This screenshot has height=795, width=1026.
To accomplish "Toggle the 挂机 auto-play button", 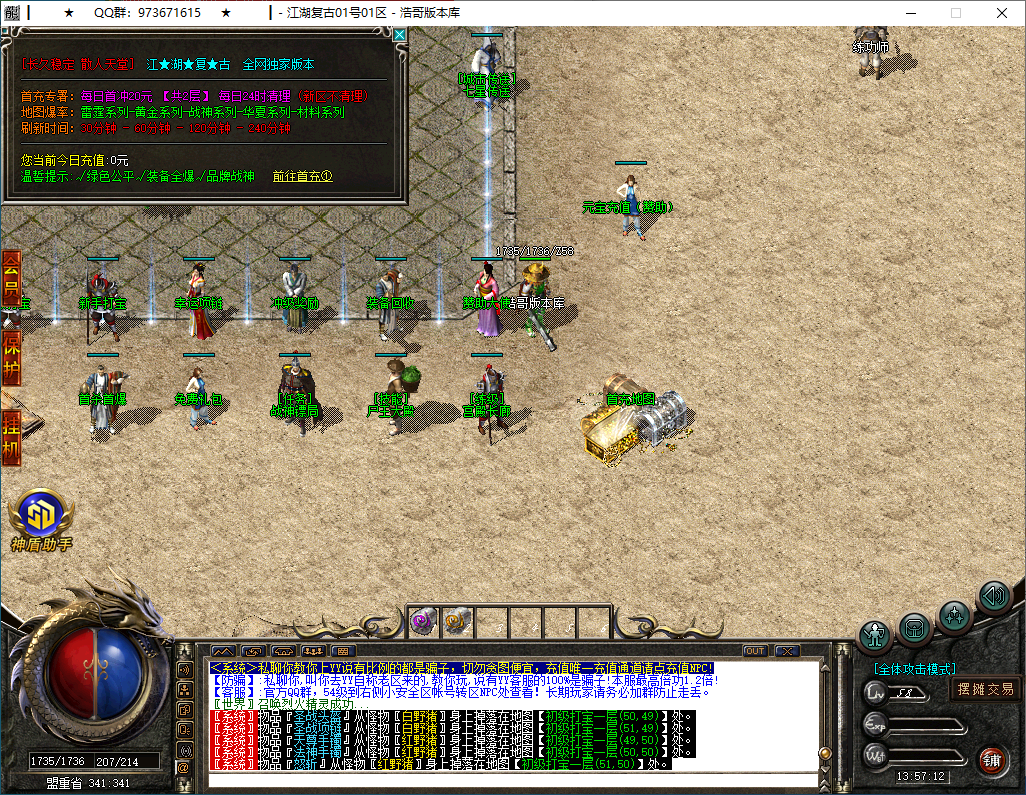I will [11, 436].
